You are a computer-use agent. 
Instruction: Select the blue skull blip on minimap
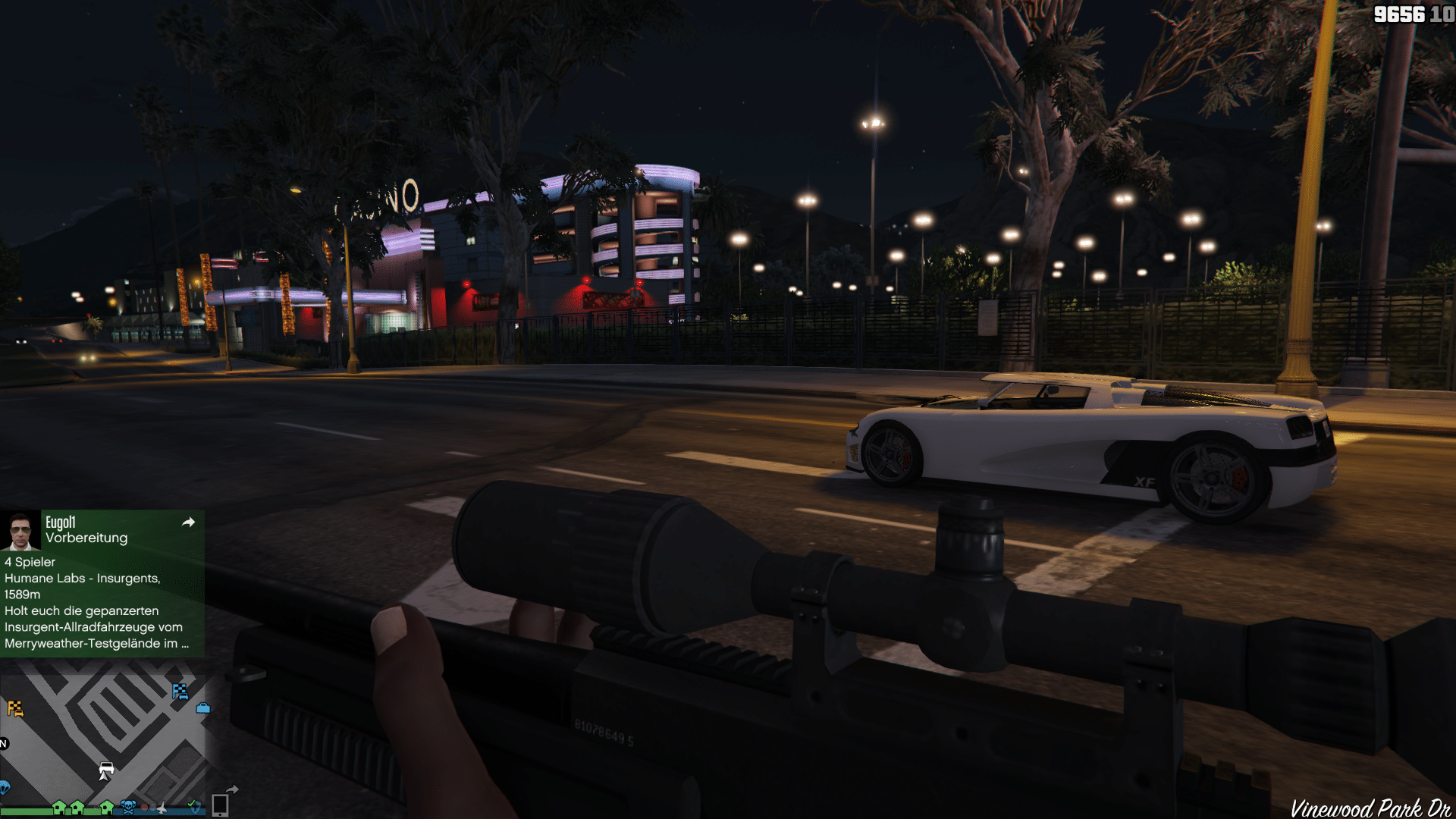[x=128, y=807]
